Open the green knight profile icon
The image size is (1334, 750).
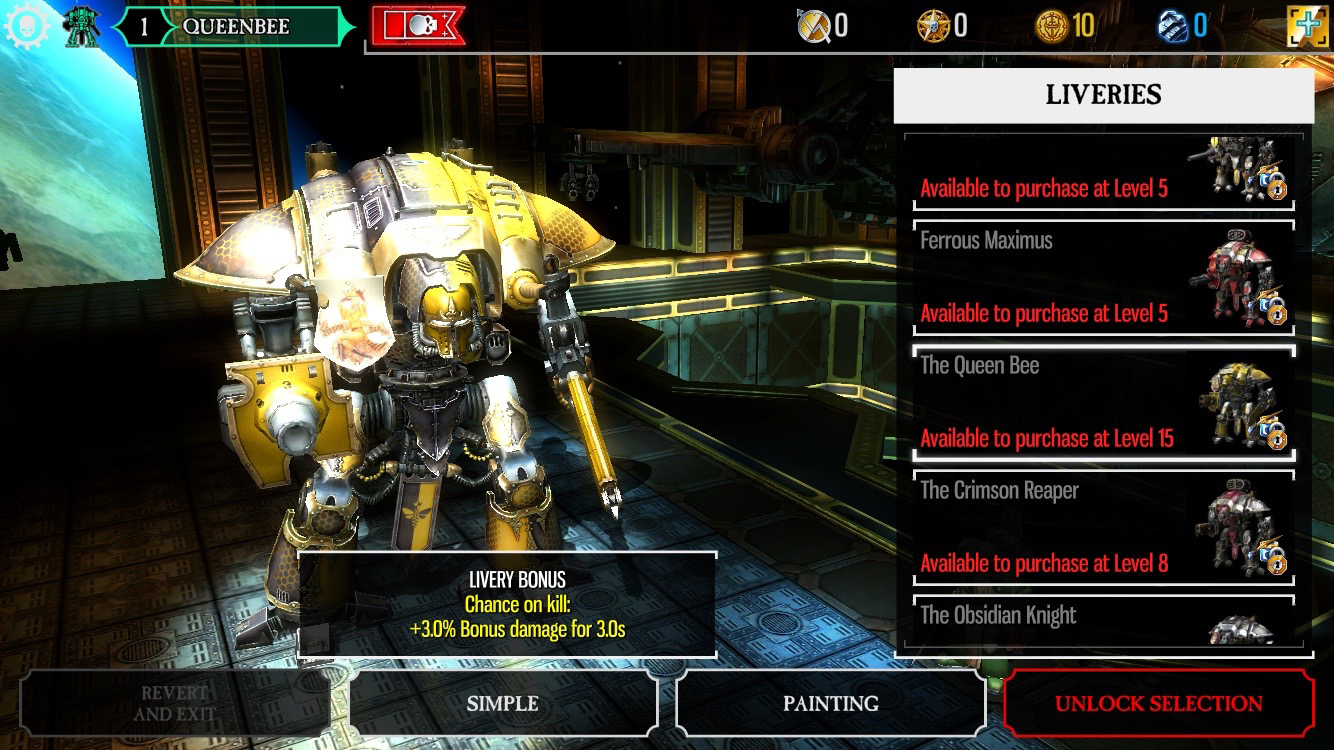coord(81,26)
